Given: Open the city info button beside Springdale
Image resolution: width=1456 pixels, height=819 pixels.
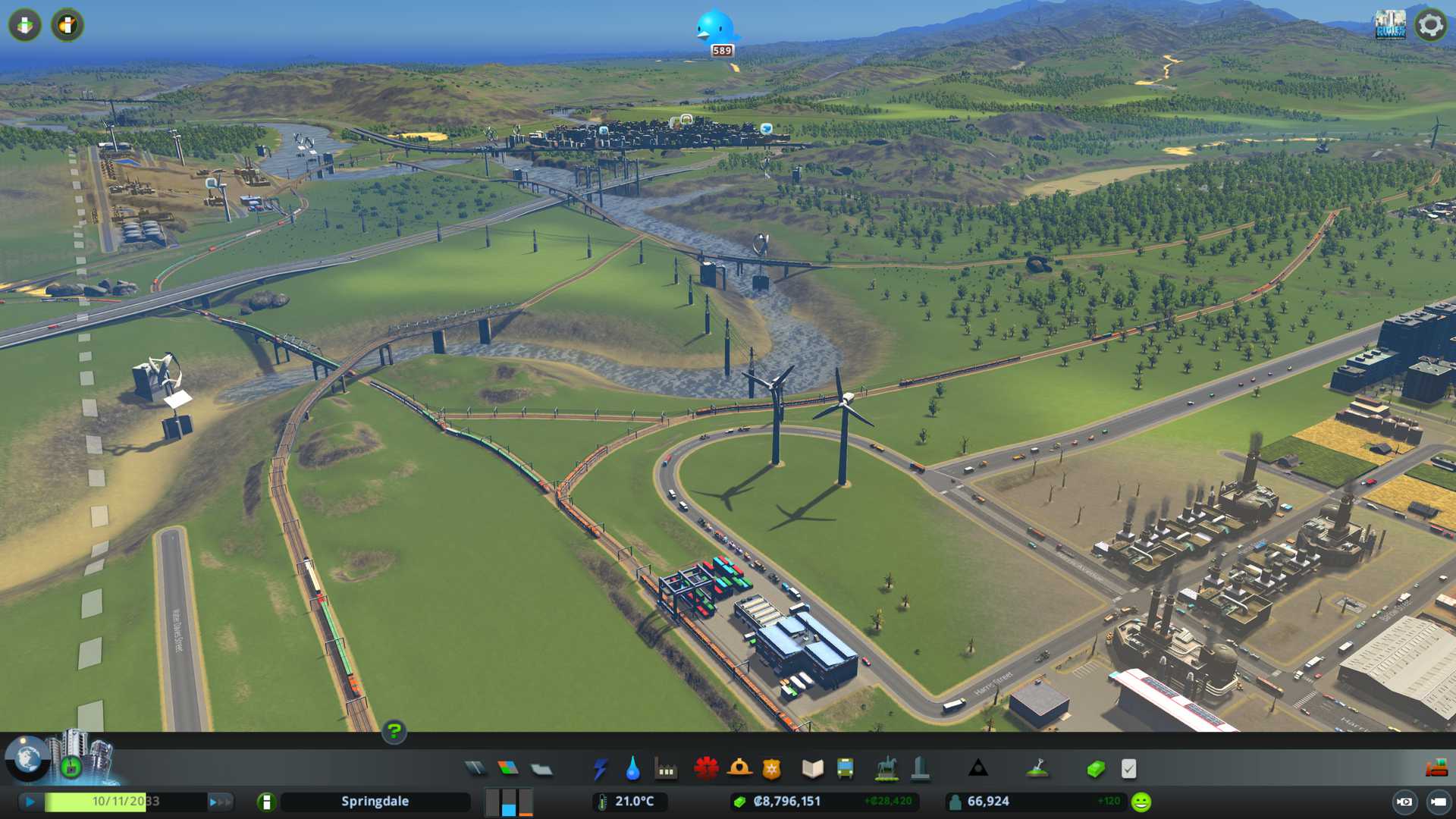Looking at the screenshot, I should (x=266, y=802).
